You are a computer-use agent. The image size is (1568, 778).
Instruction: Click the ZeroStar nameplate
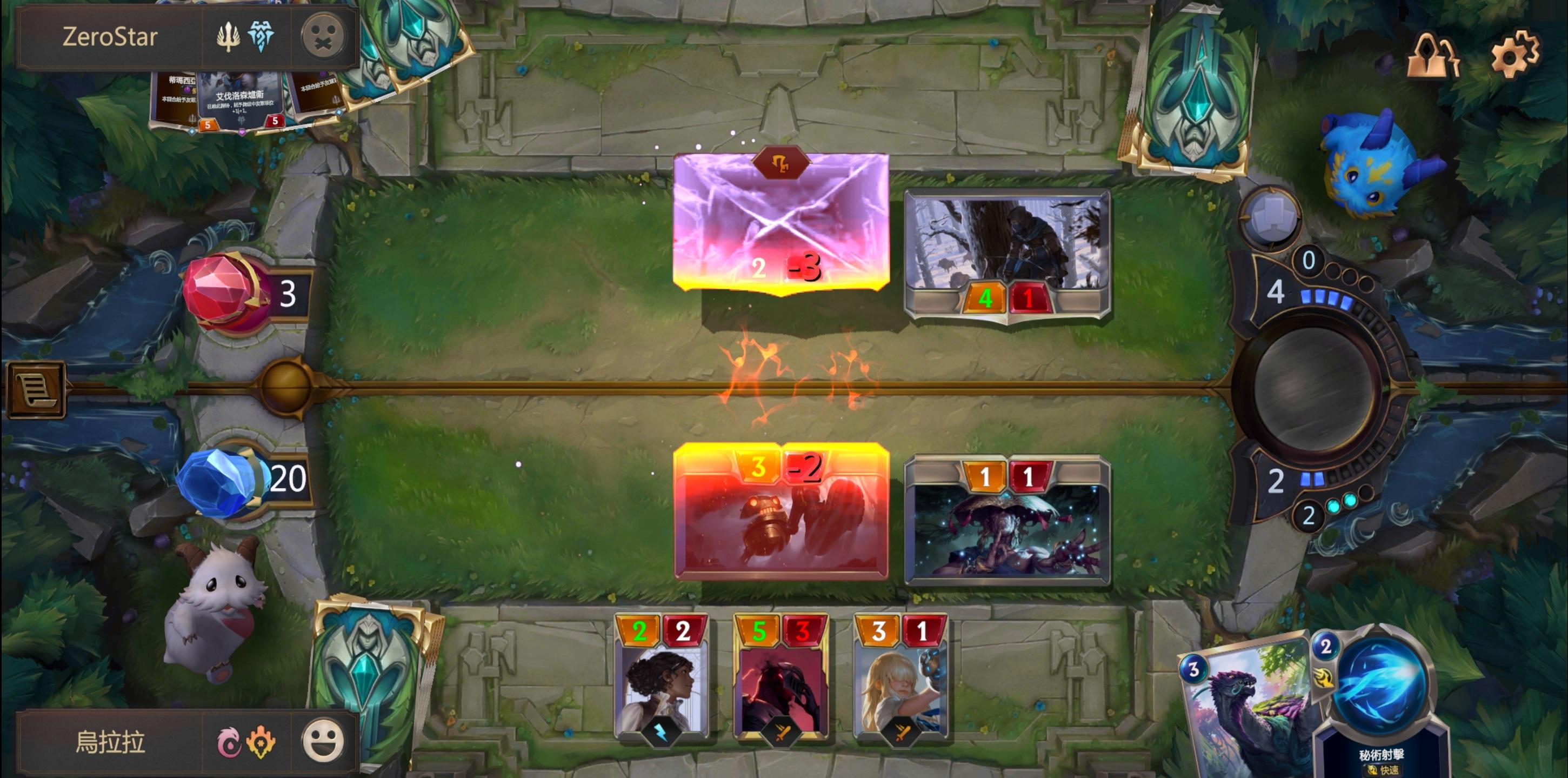(110, 37)
